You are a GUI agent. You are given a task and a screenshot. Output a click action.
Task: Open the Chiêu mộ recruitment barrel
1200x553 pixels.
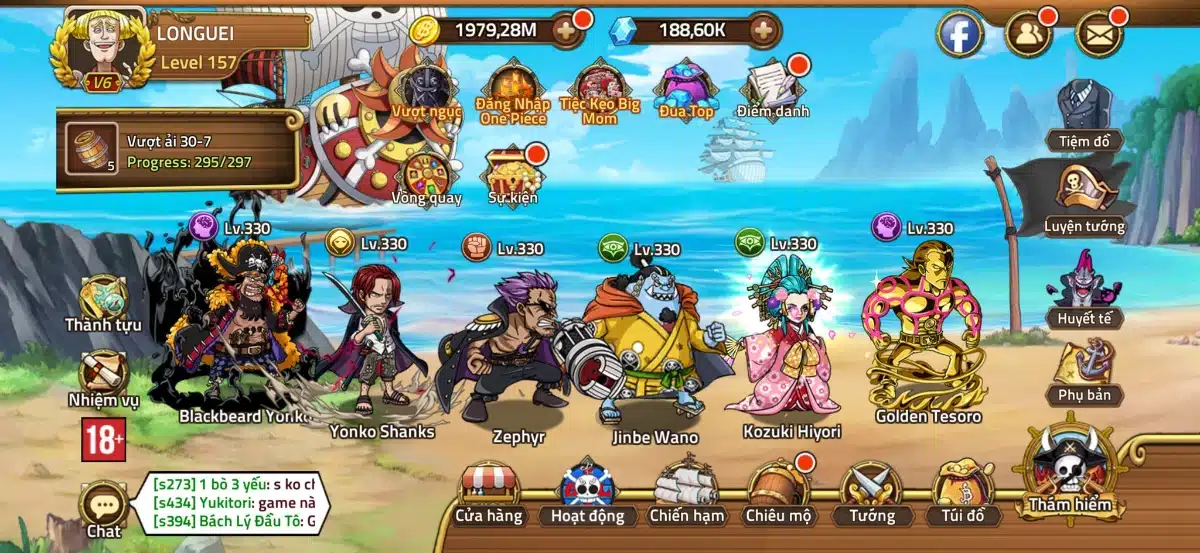779,492
